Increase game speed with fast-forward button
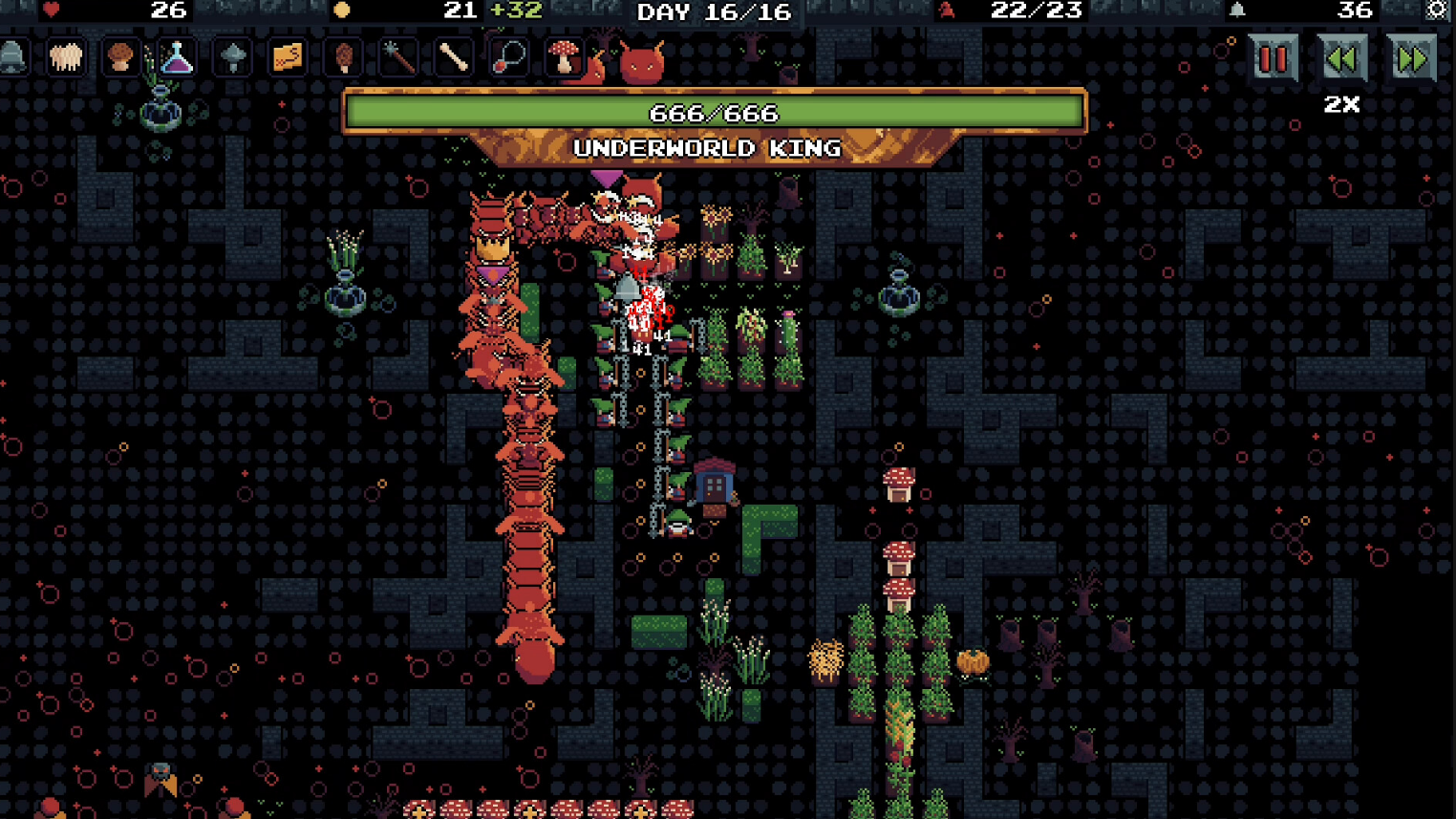Image resolution: width=1456 pixels, height=819 pixels. (x=1411, y=59)
